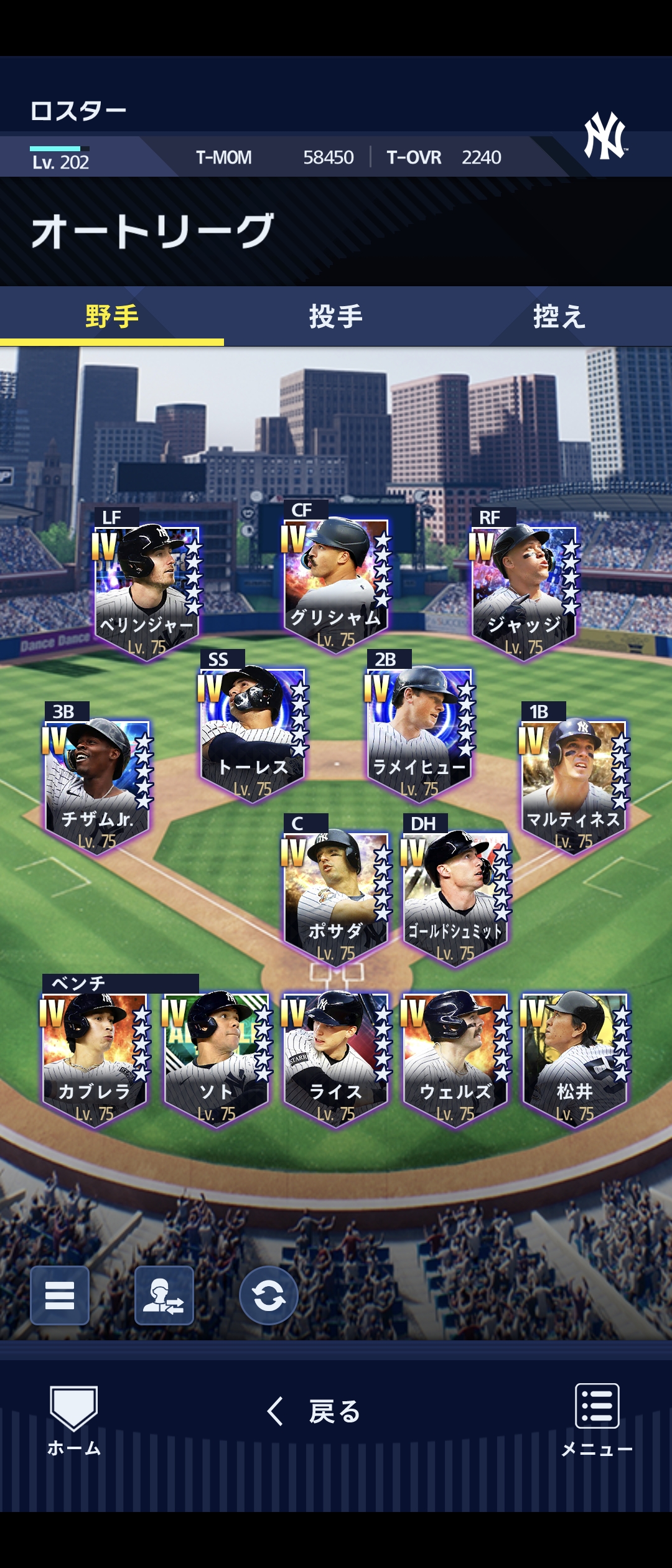This screenshot has height=1568, width=672.
Task: Open the three-line list button
Action: [x=60, y=1295]
